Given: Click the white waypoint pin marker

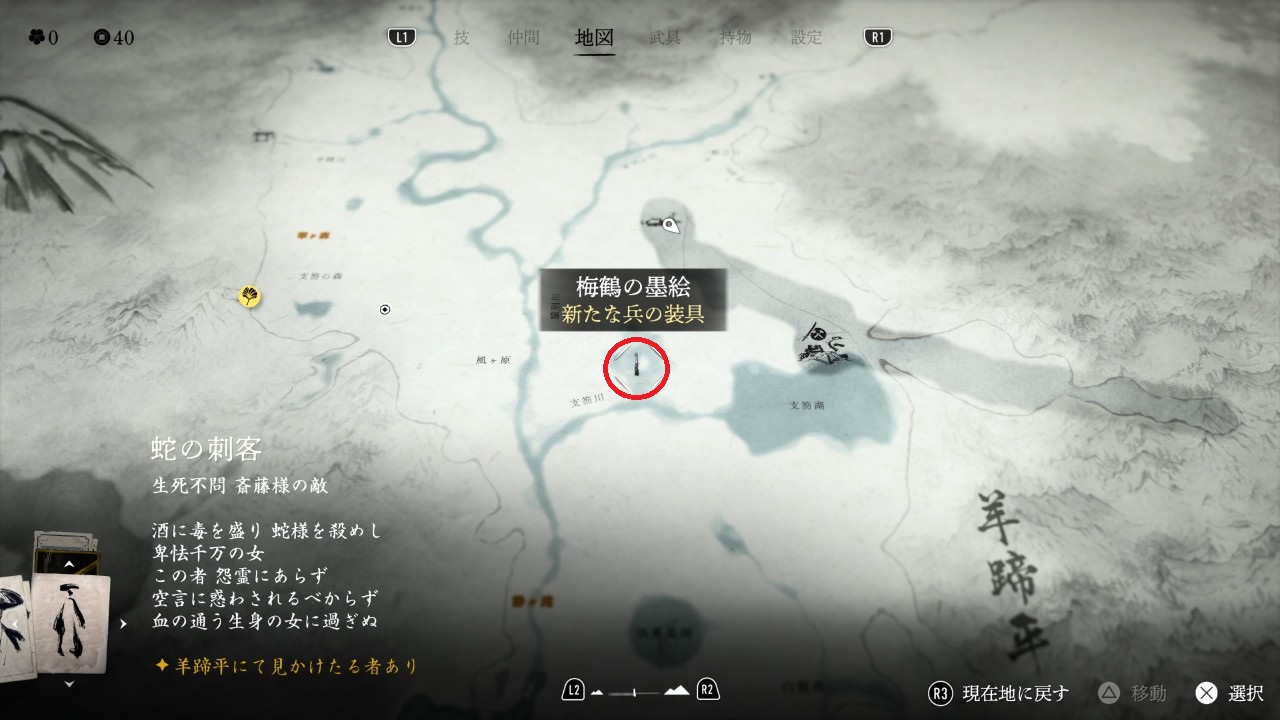Looking at the screenshot, I should click(x=672, y=225).
